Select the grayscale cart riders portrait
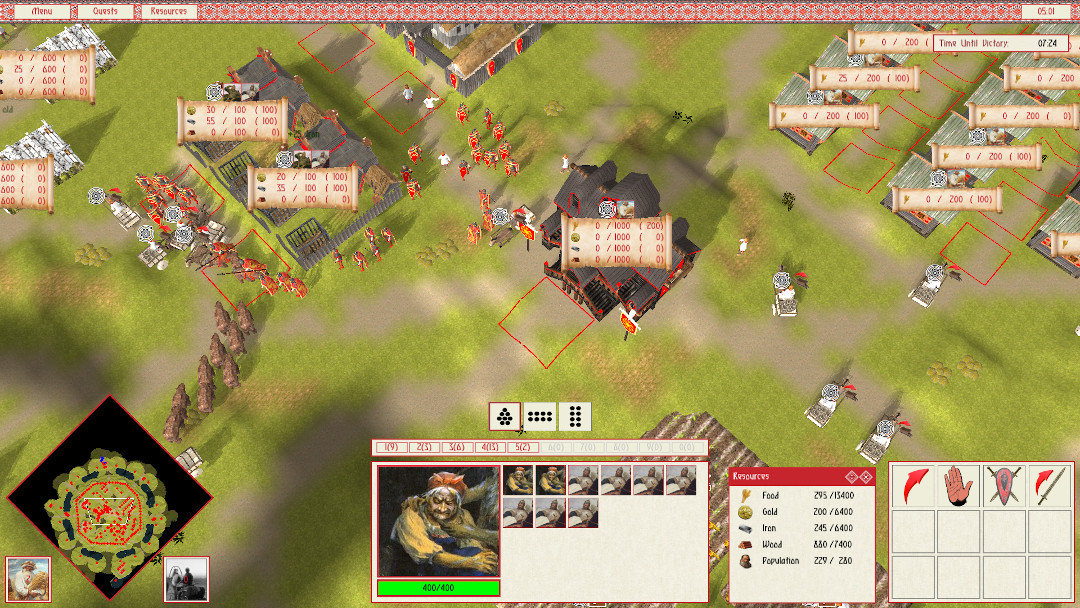1080x608 pixels. [186, 578]
